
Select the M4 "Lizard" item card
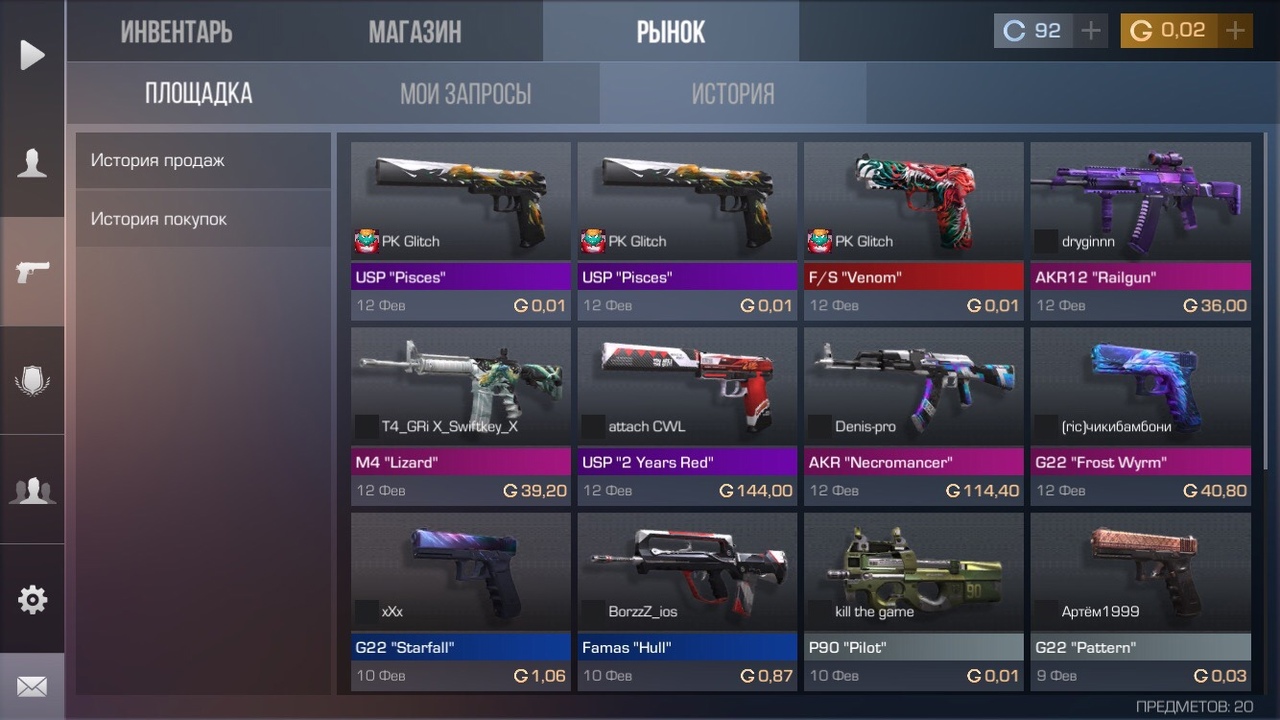pos(460,416)
